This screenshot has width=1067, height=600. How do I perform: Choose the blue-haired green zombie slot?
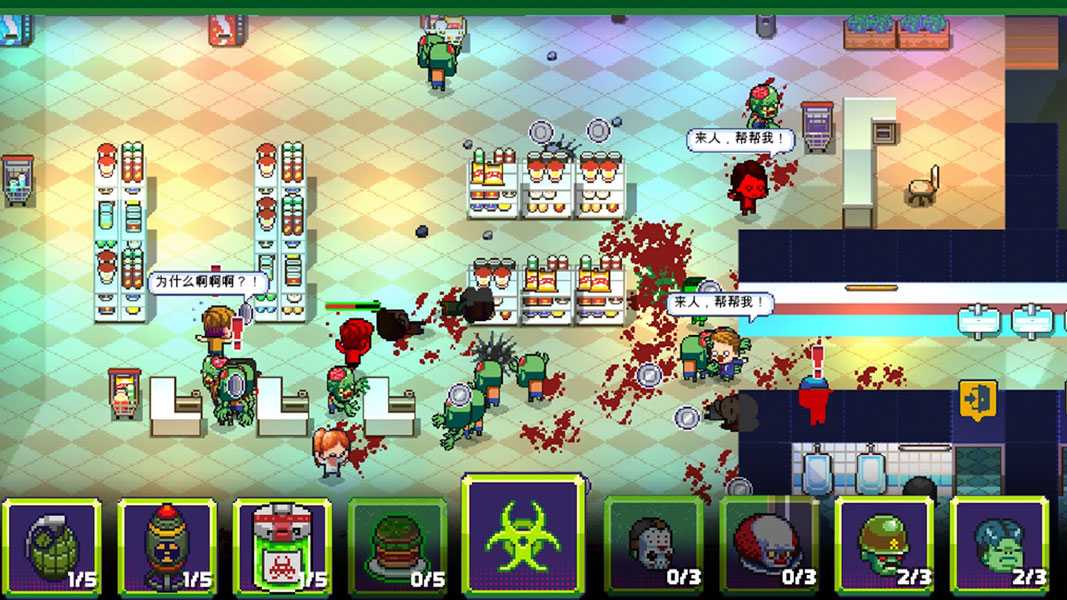point(999,546)
